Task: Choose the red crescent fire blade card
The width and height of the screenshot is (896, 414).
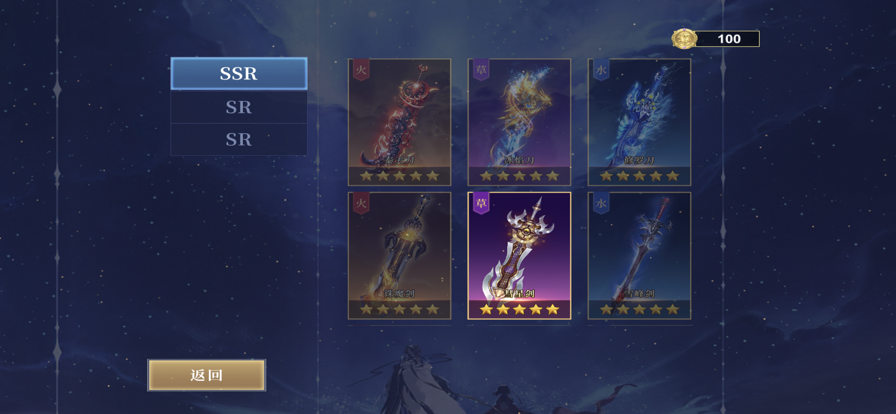Action: point(399,121)
